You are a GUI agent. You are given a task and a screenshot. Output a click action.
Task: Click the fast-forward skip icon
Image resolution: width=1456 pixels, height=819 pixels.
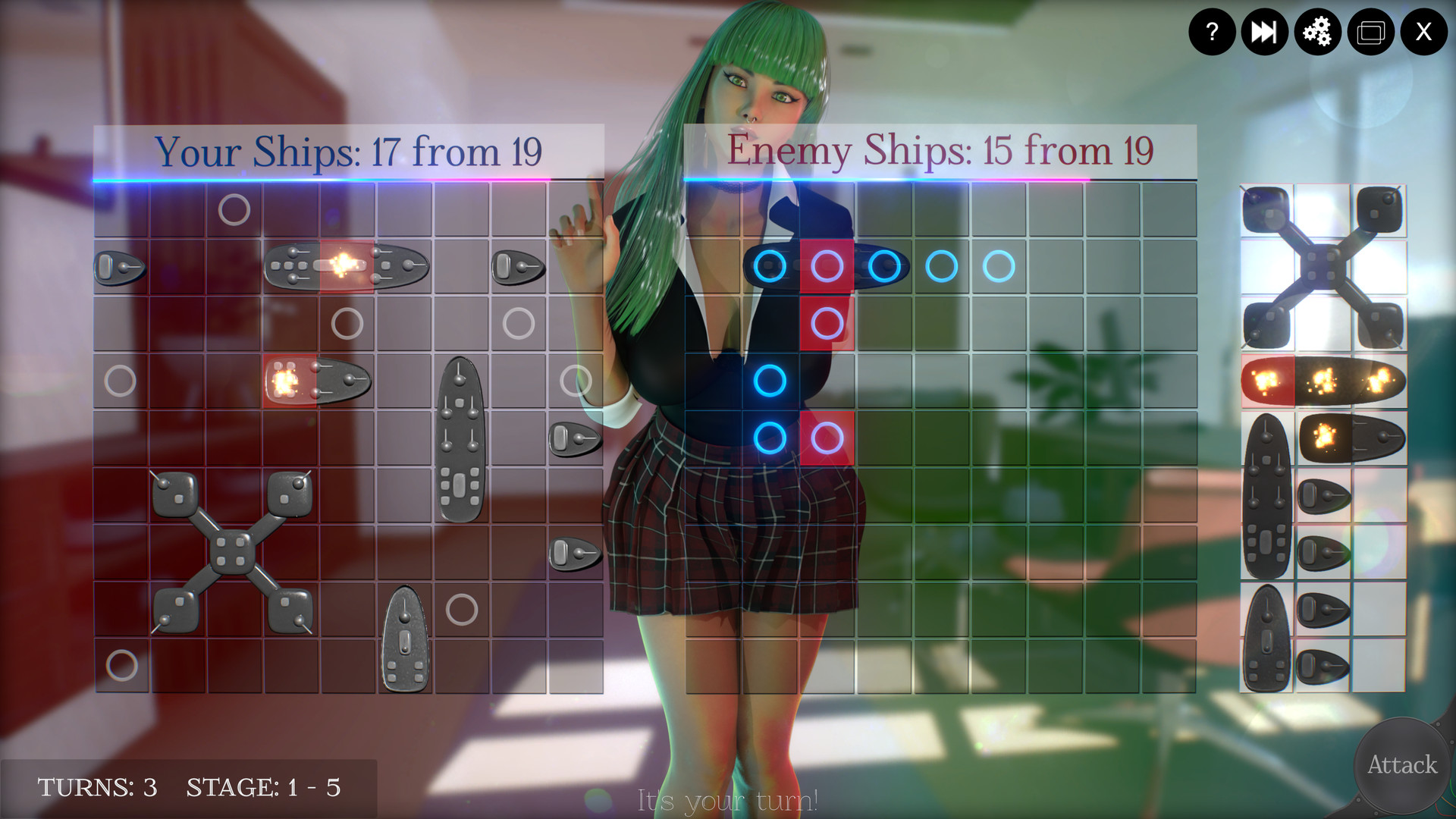coord(1264,32)
